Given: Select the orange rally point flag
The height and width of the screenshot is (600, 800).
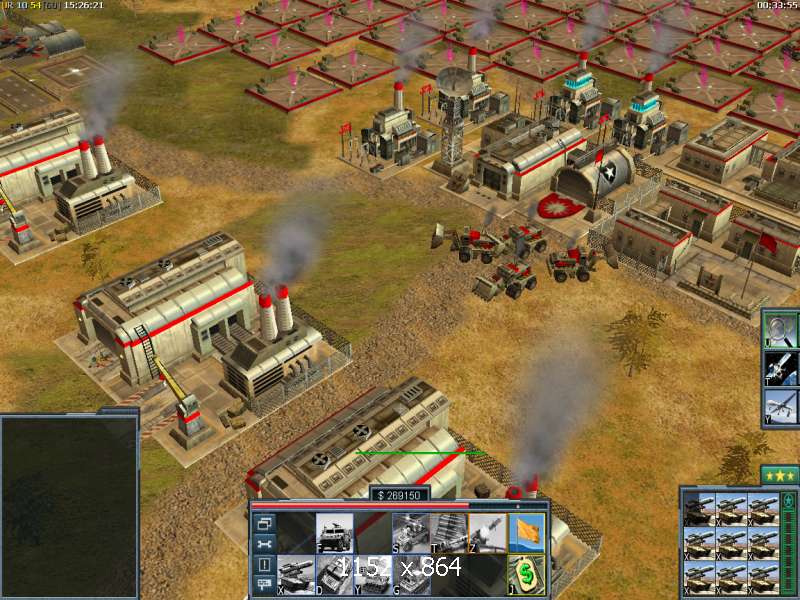Looking at the screenshot, I should 526,531.
